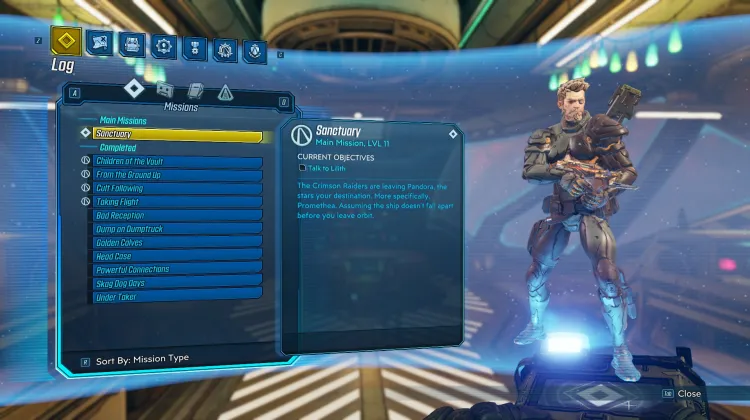This screenshot has height=420, width=750.
Task: View the Taking Flight mission
Action: click(176, 202)
